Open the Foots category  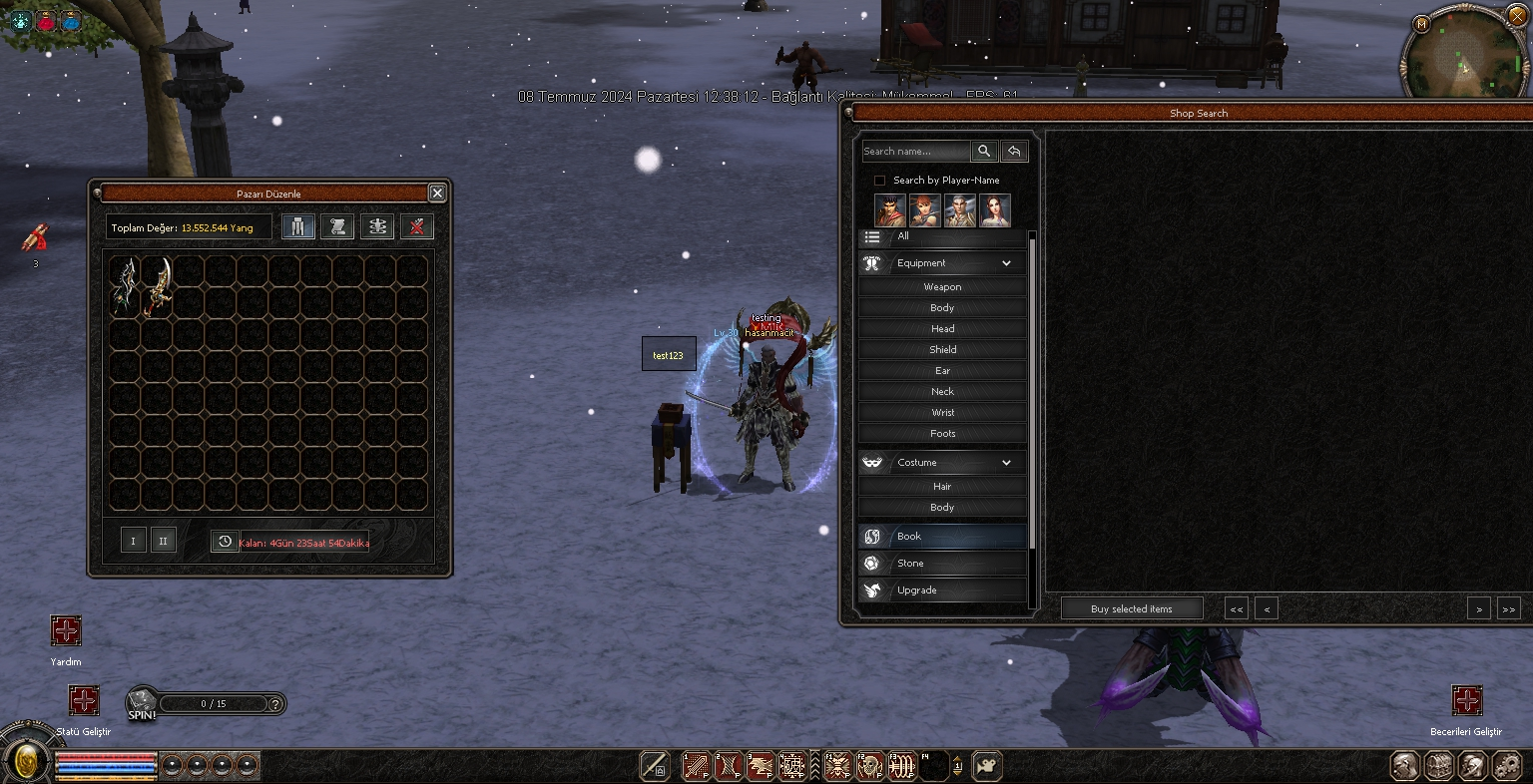pyautogui.click(x=942, y=434)
